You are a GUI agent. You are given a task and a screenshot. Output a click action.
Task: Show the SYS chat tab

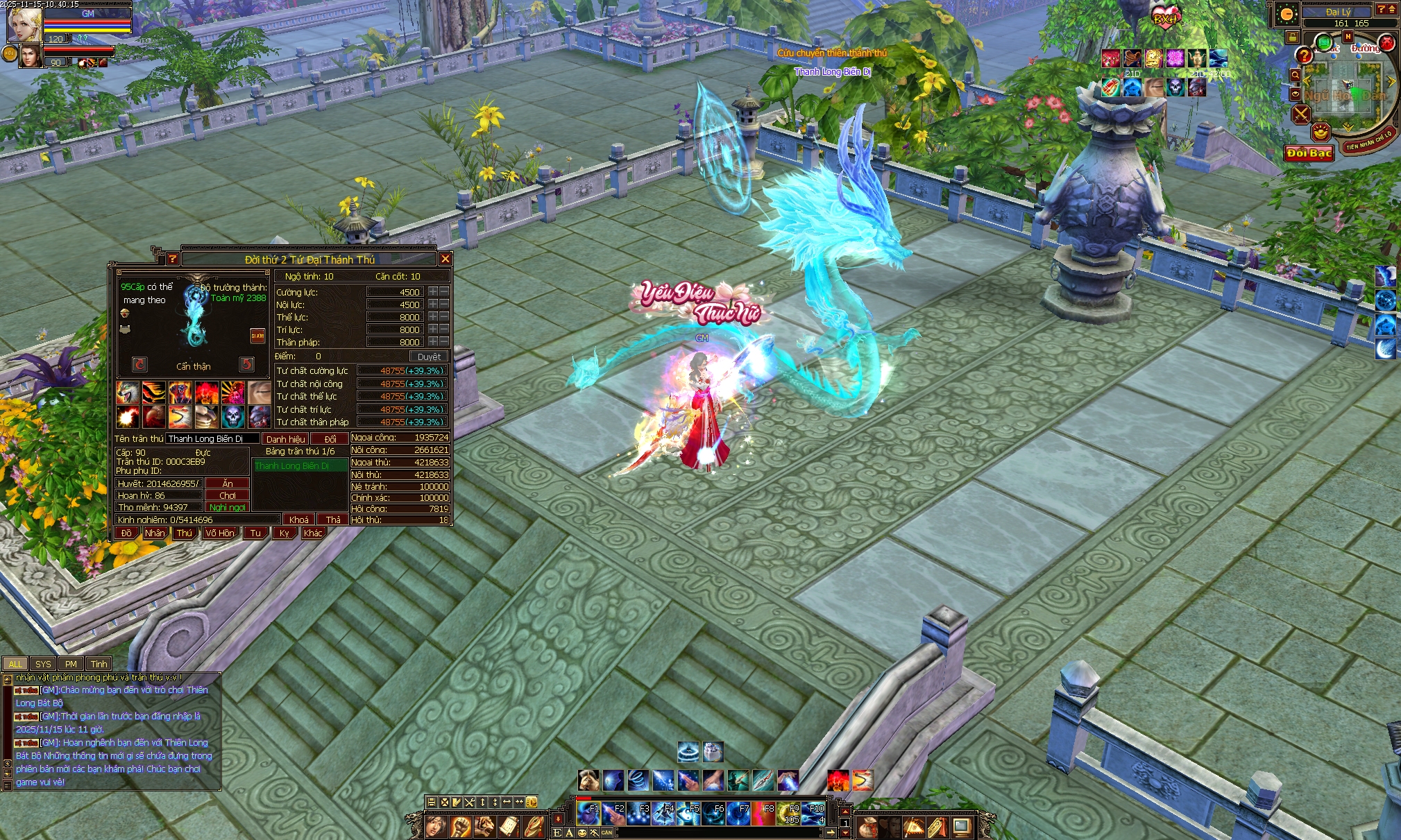(x=43, y=664)
